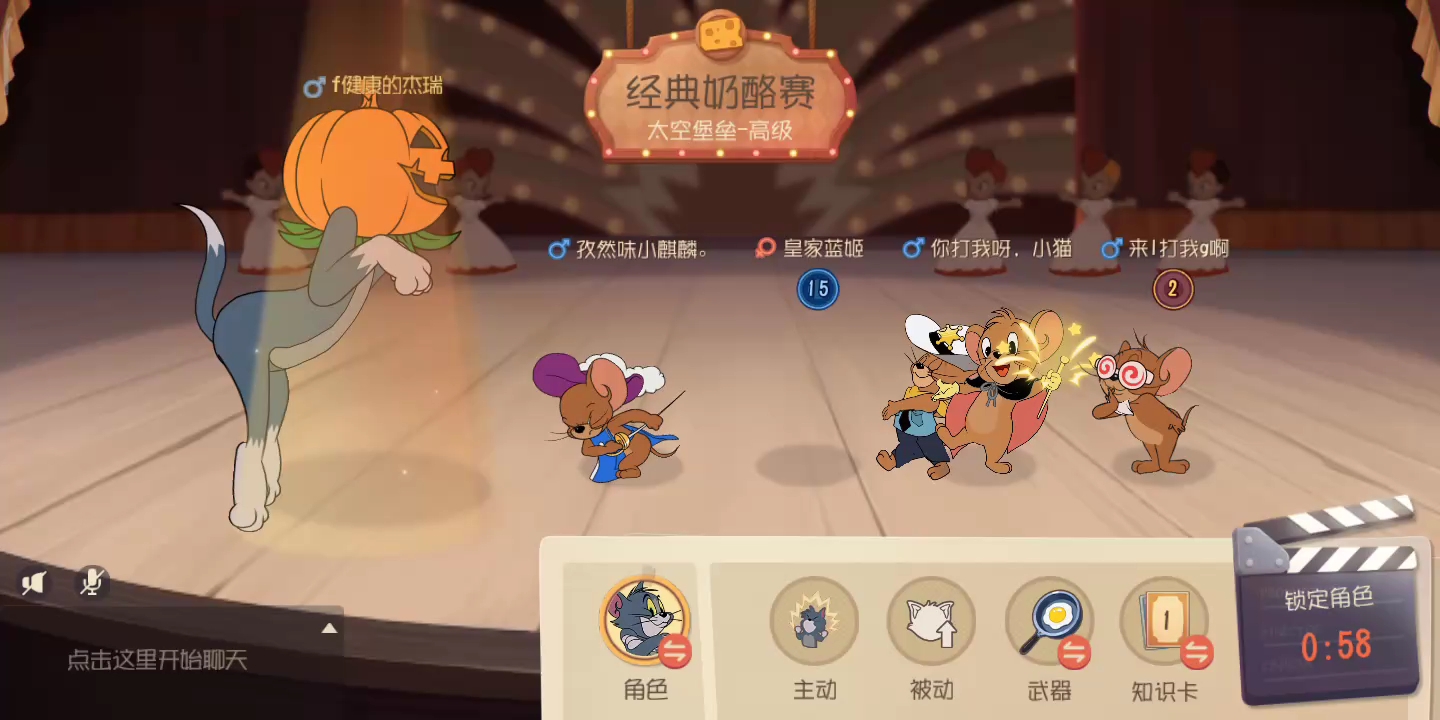Open the 被动 passive skill icon
Viewport: 1440px width, 720px height.
pos(931,620)
